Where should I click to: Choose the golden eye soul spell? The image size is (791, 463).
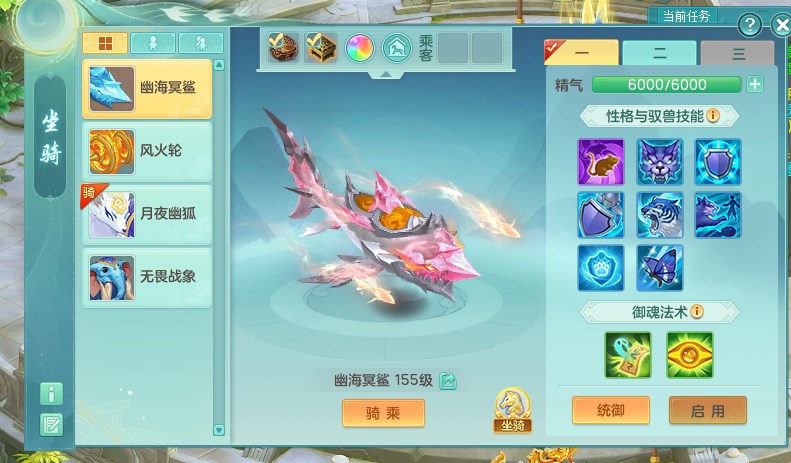tap(690, 355)
